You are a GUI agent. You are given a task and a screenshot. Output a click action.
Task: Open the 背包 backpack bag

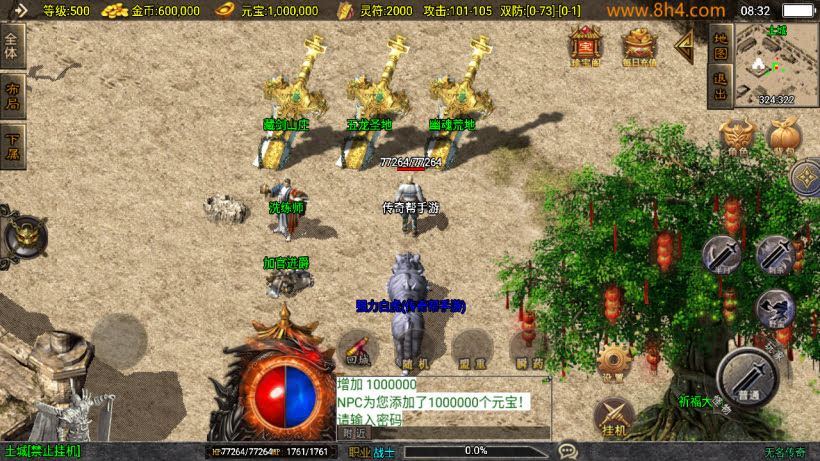784,138
